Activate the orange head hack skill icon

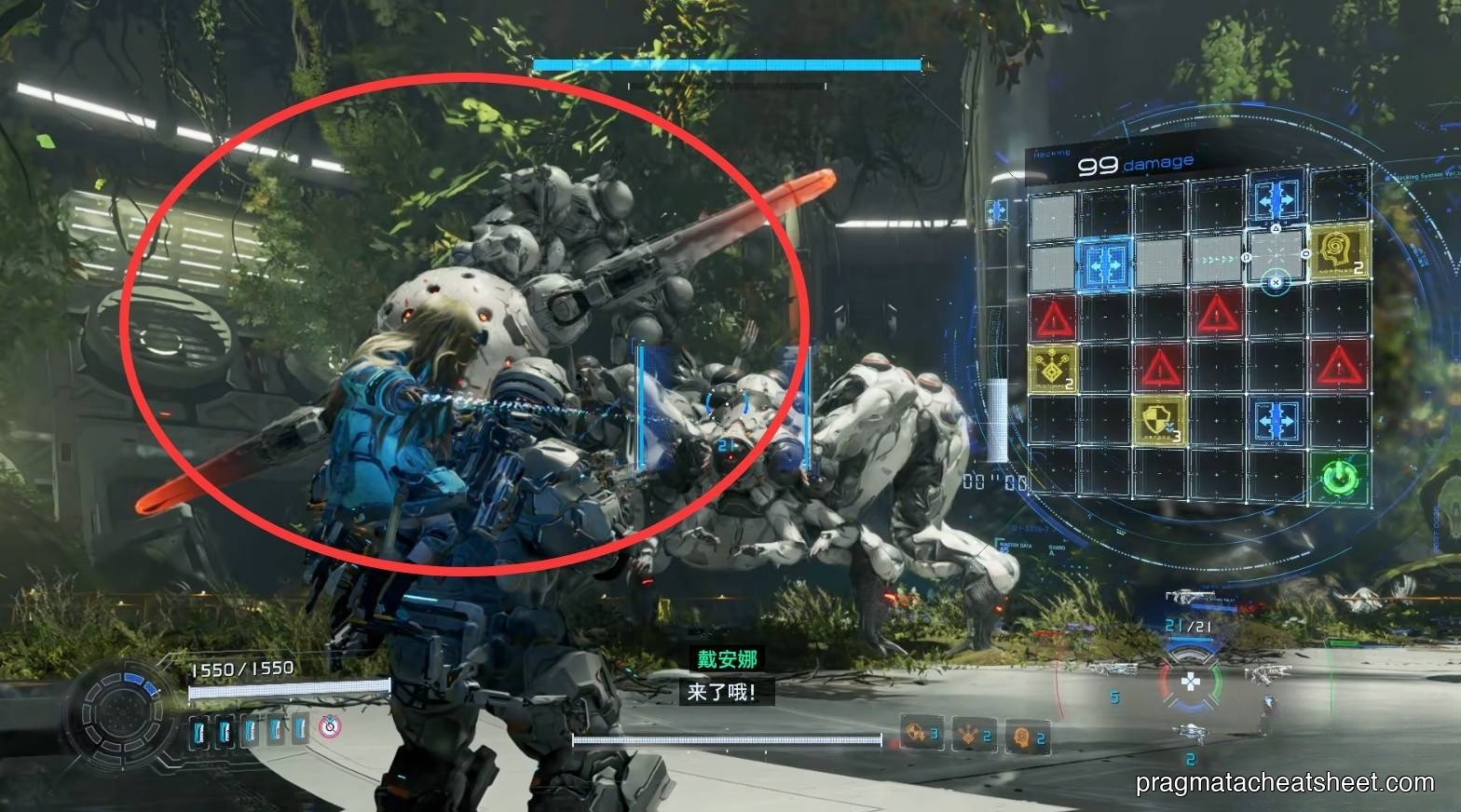[1025, 736]
